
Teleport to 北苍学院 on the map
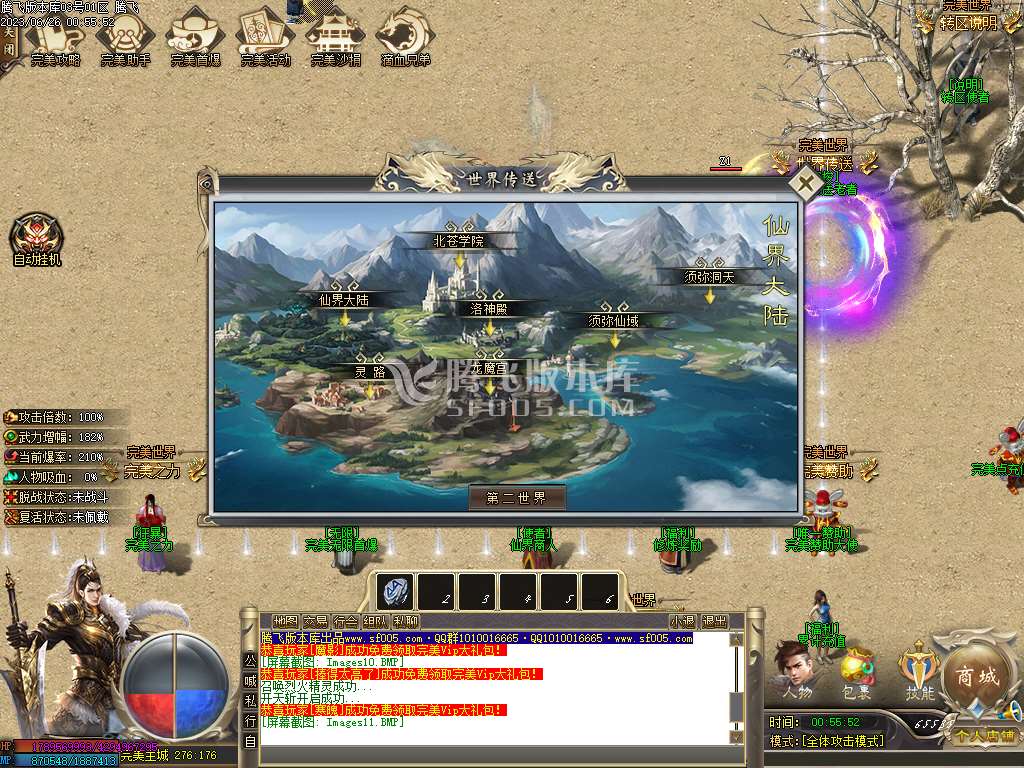pyautogui.click(x=459, y=241)
